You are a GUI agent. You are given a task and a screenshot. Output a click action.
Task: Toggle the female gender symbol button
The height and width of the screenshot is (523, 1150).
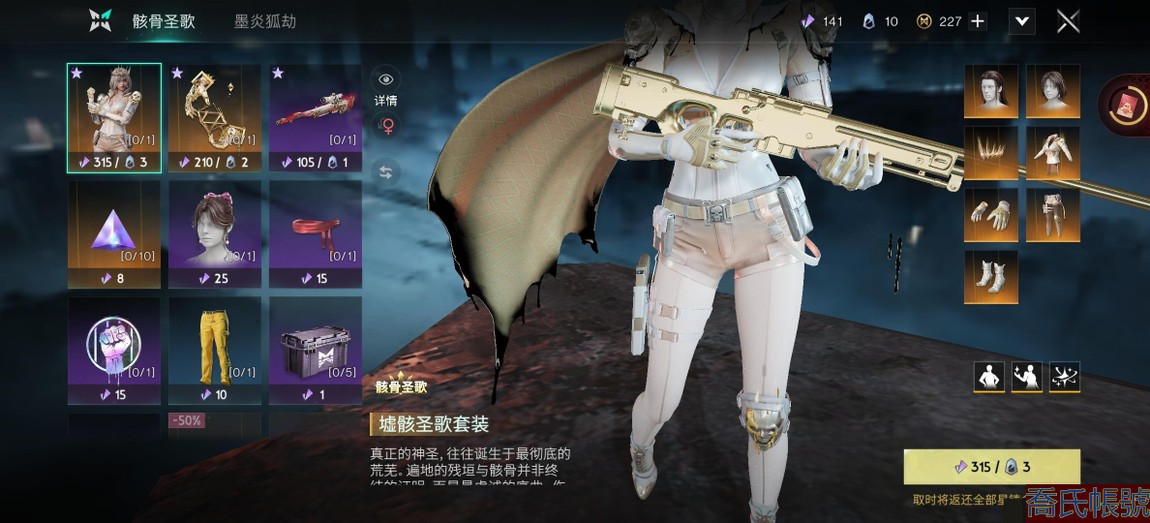click(x=386, y=126)
